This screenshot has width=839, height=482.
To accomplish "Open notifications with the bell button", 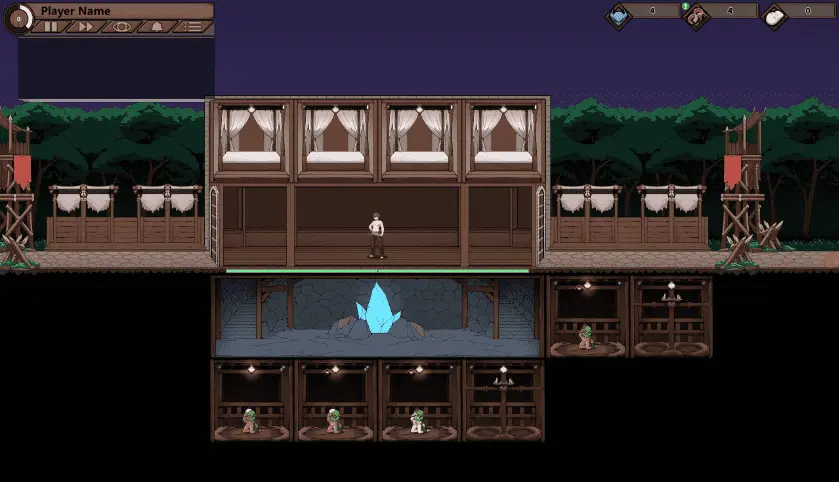I will pyautogui.click(x=157, y=27).
